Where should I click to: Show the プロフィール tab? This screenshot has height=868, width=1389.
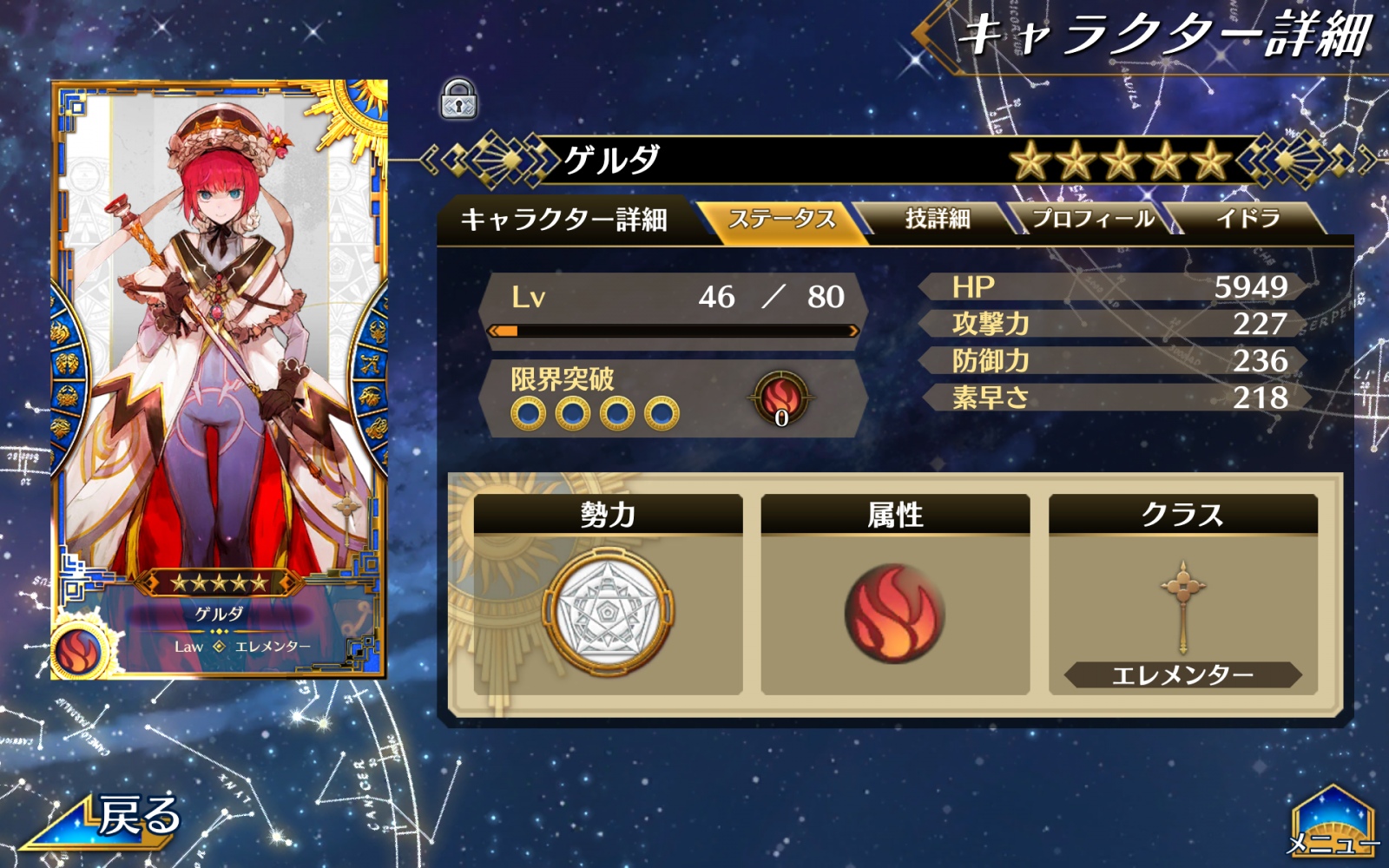[1092, 219]
